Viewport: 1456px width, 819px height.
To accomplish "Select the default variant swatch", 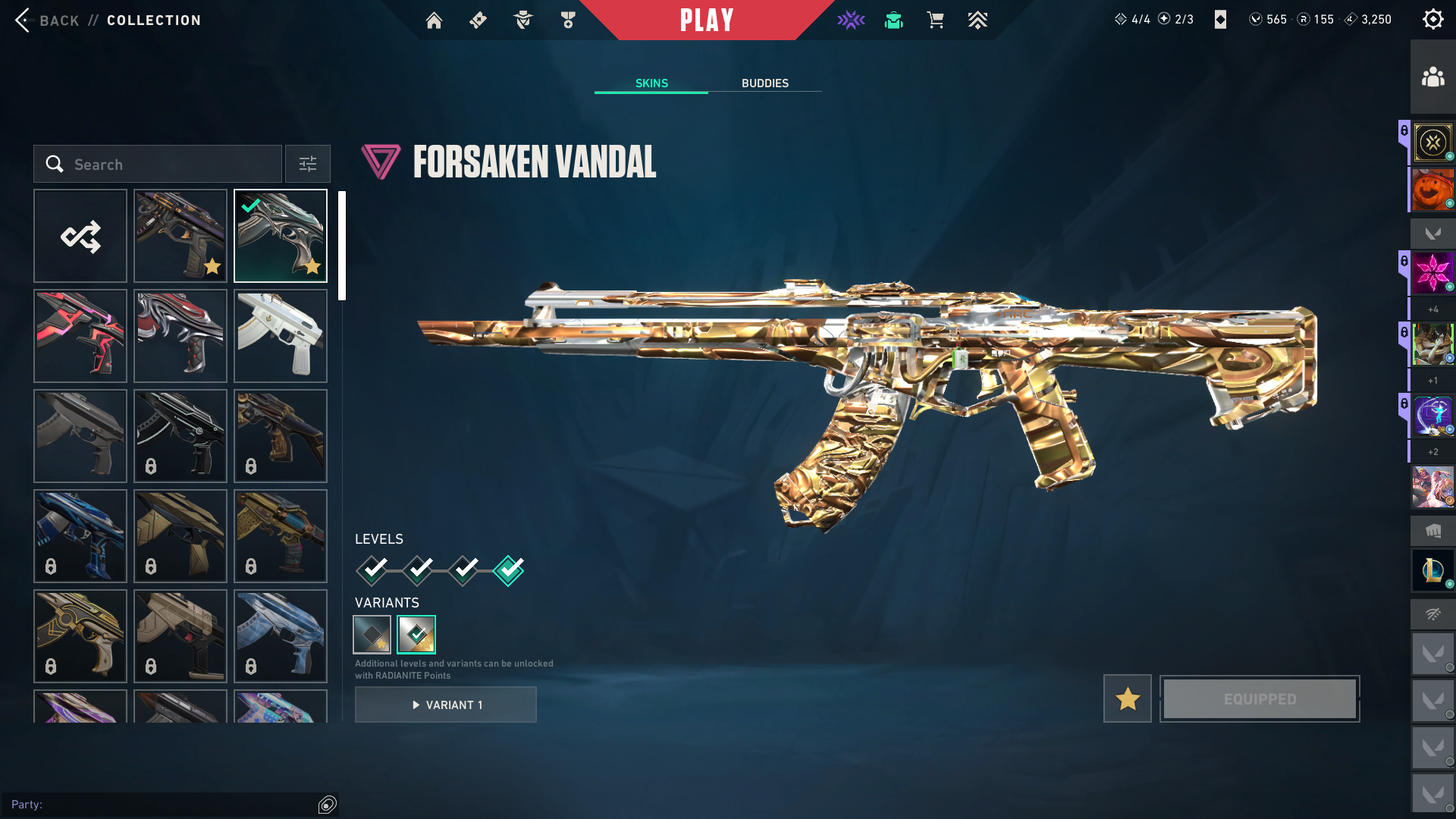I will click(x=372, y=634).
